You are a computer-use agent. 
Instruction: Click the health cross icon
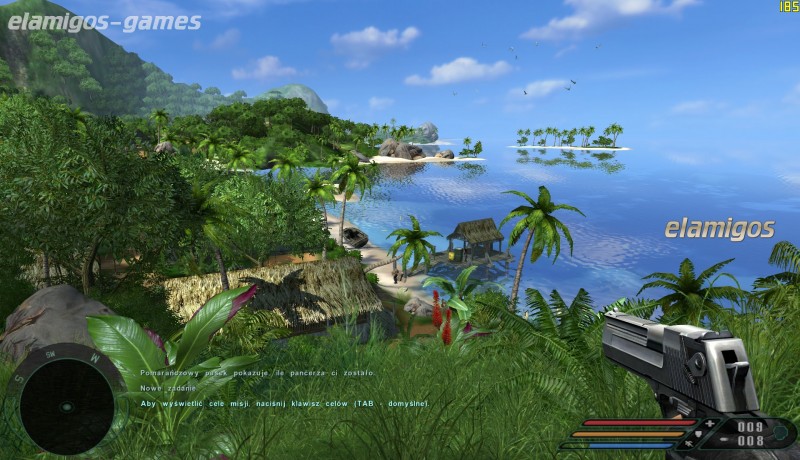point(710,424)
